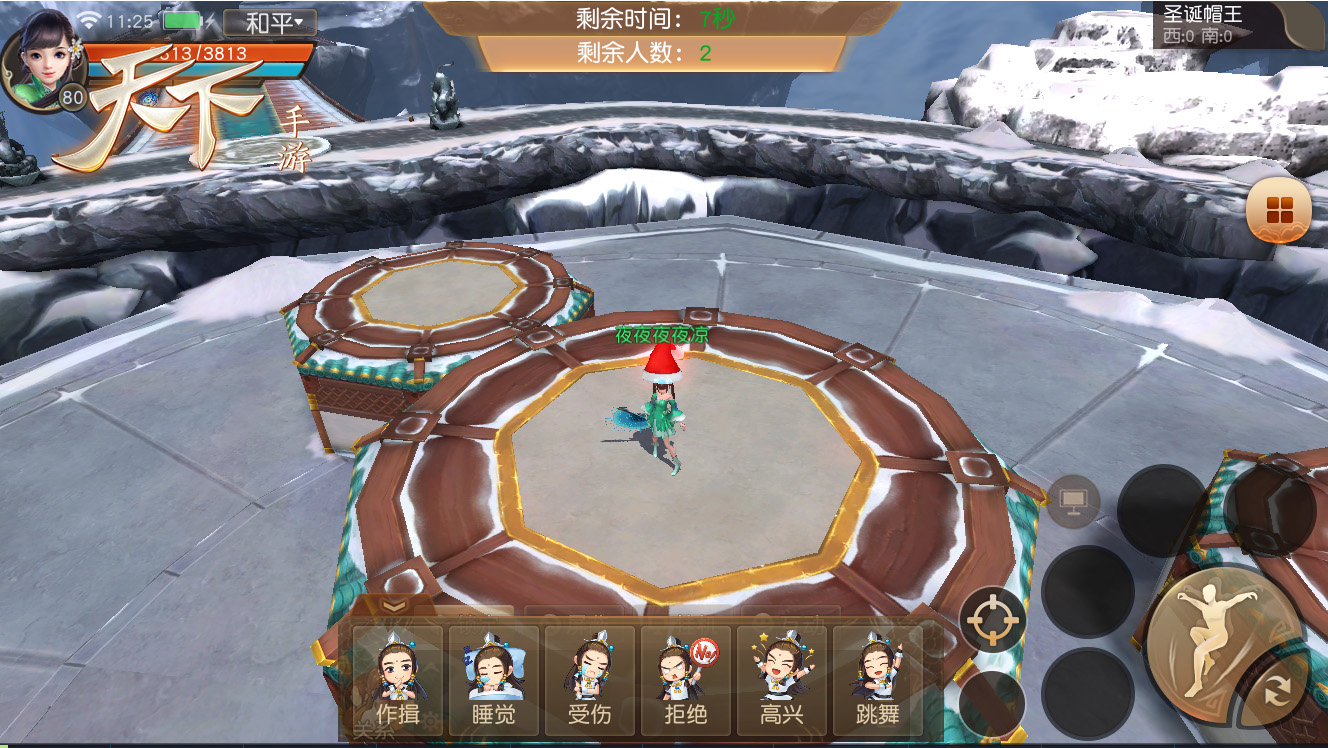Collapse the emote panel with down arrow

pos(394,606)
